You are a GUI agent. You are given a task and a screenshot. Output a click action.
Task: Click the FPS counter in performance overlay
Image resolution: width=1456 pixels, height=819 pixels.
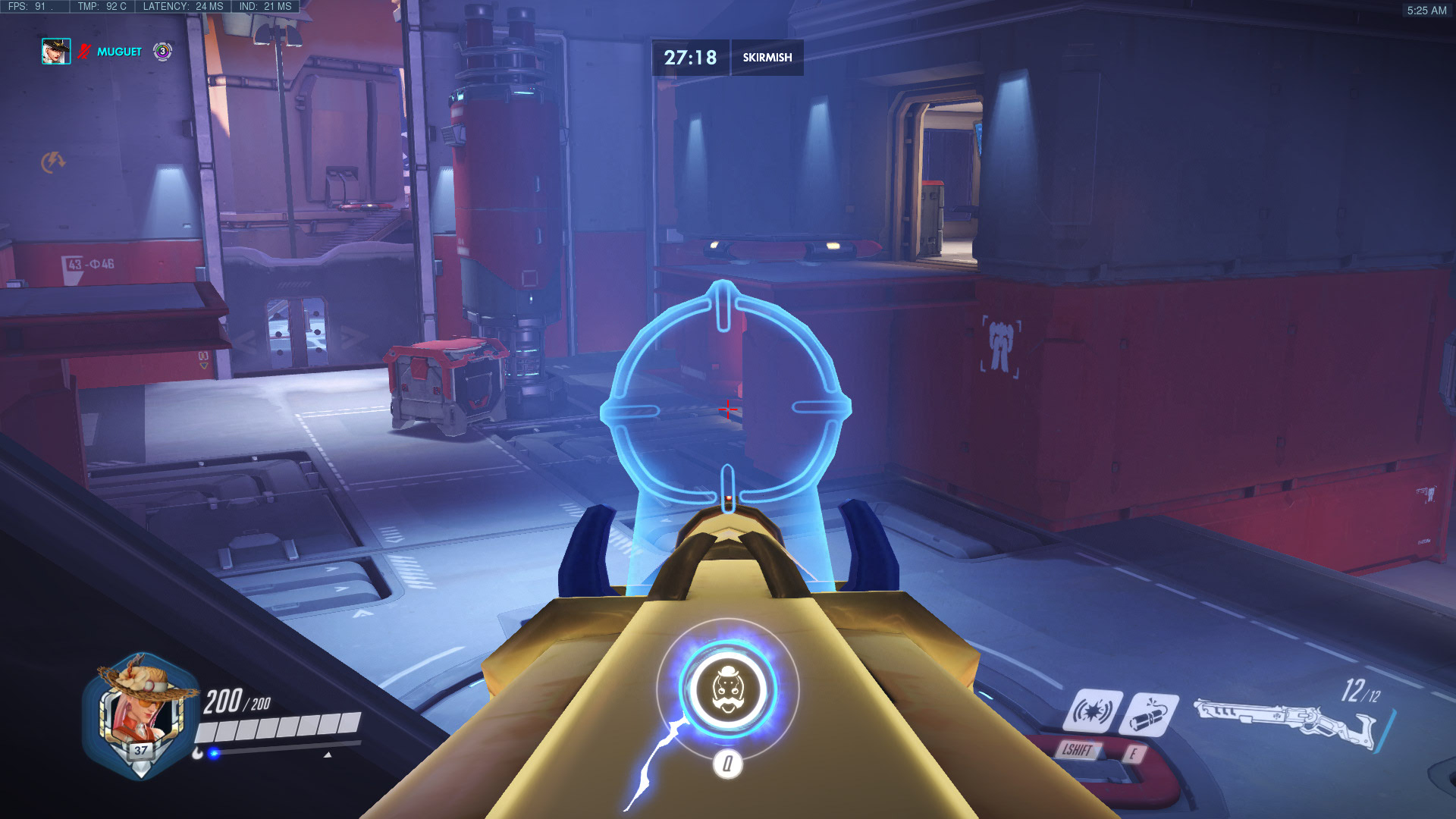coord(25,5)
